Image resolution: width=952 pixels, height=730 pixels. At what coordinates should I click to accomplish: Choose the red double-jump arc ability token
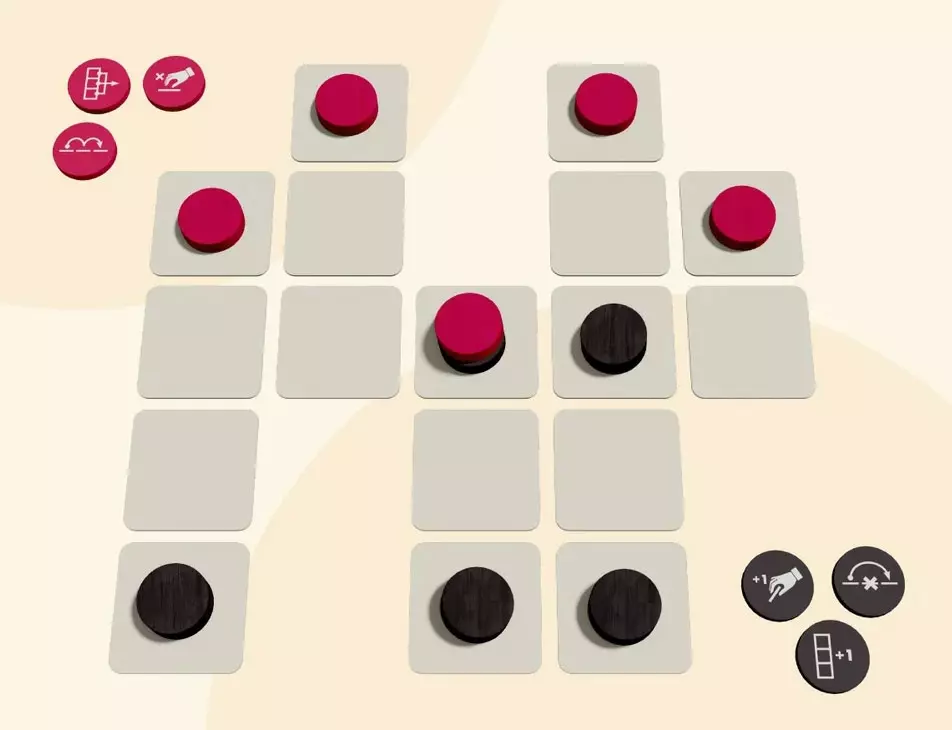pyautogui.click(x=84, y=152)
